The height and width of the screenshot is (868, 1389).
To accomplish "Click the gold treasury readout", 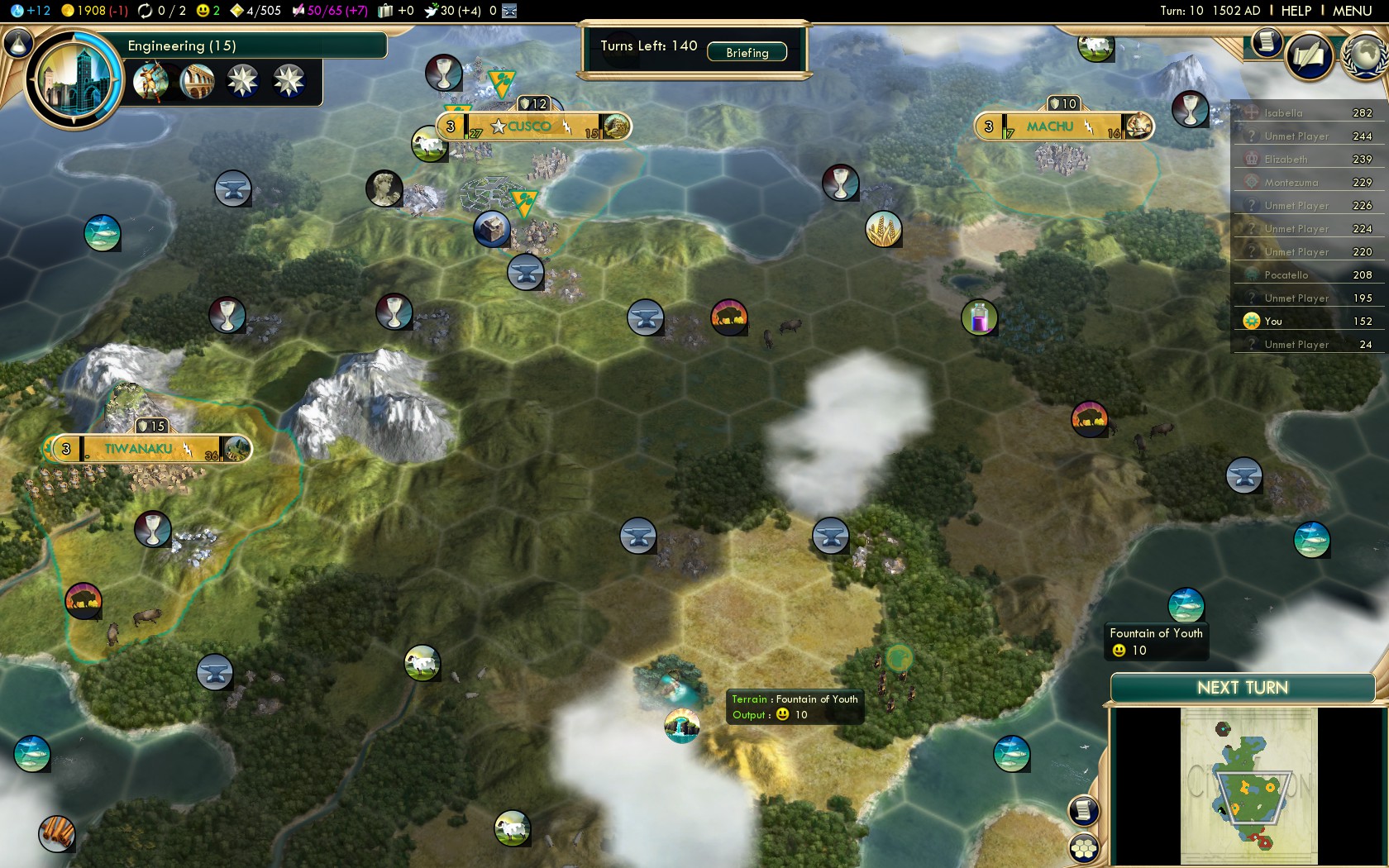I will point(93,11).
